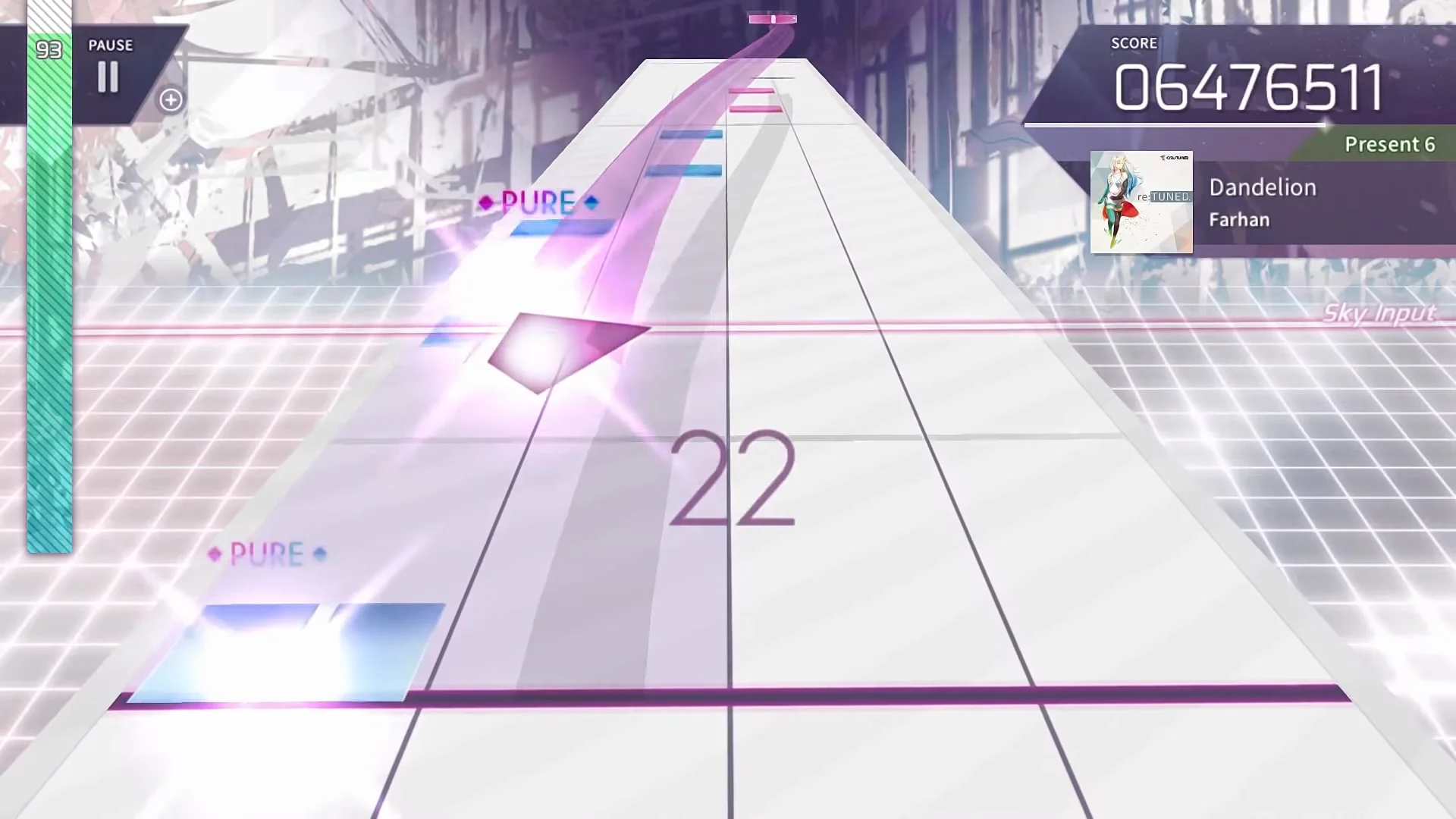Tap the small pink note at the very top
This screenshot has width=1456, height=819.
point(771,18)
